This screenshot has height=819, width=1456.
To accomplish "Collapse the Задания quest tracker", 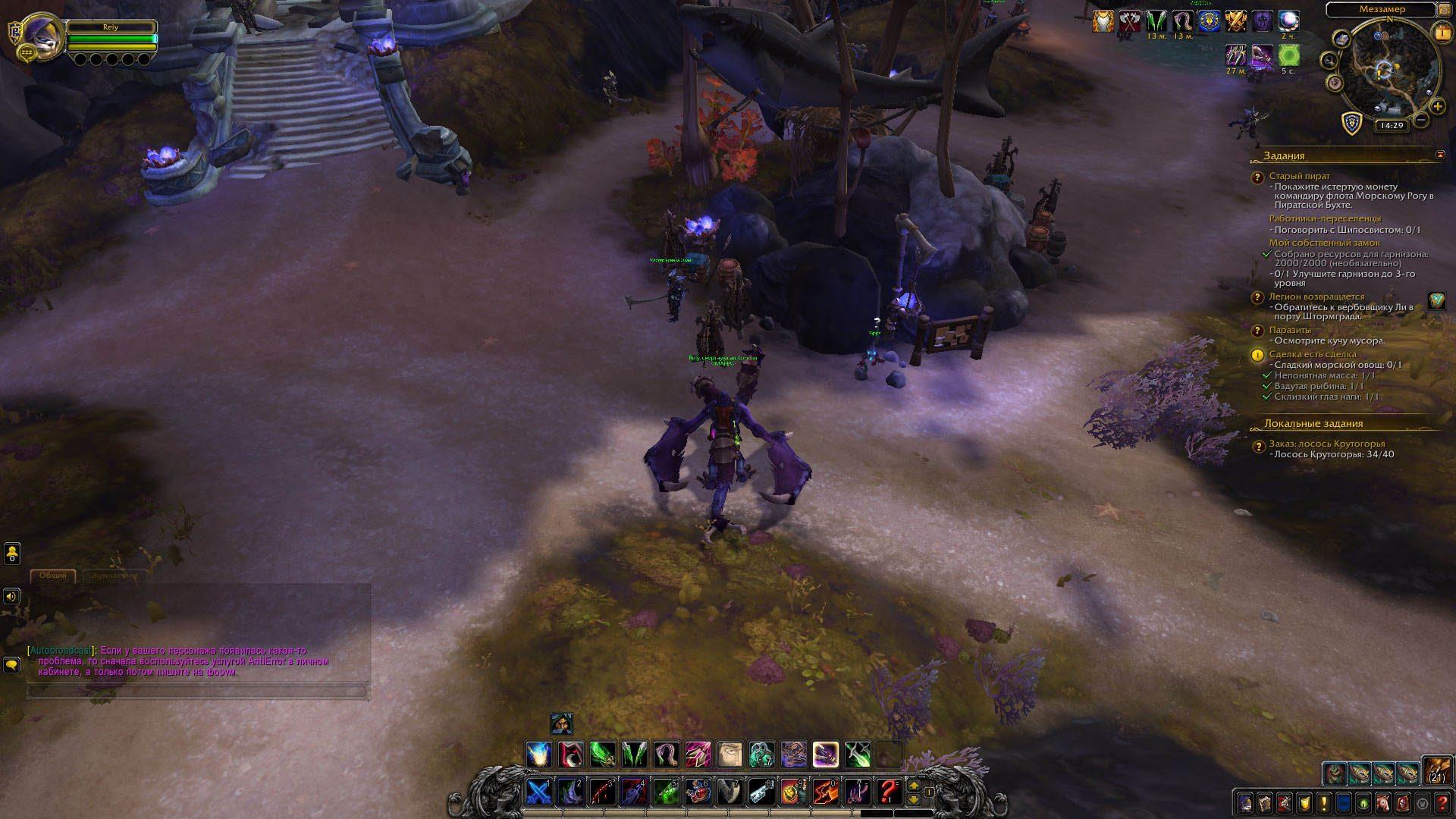I will coord(1440,155).
